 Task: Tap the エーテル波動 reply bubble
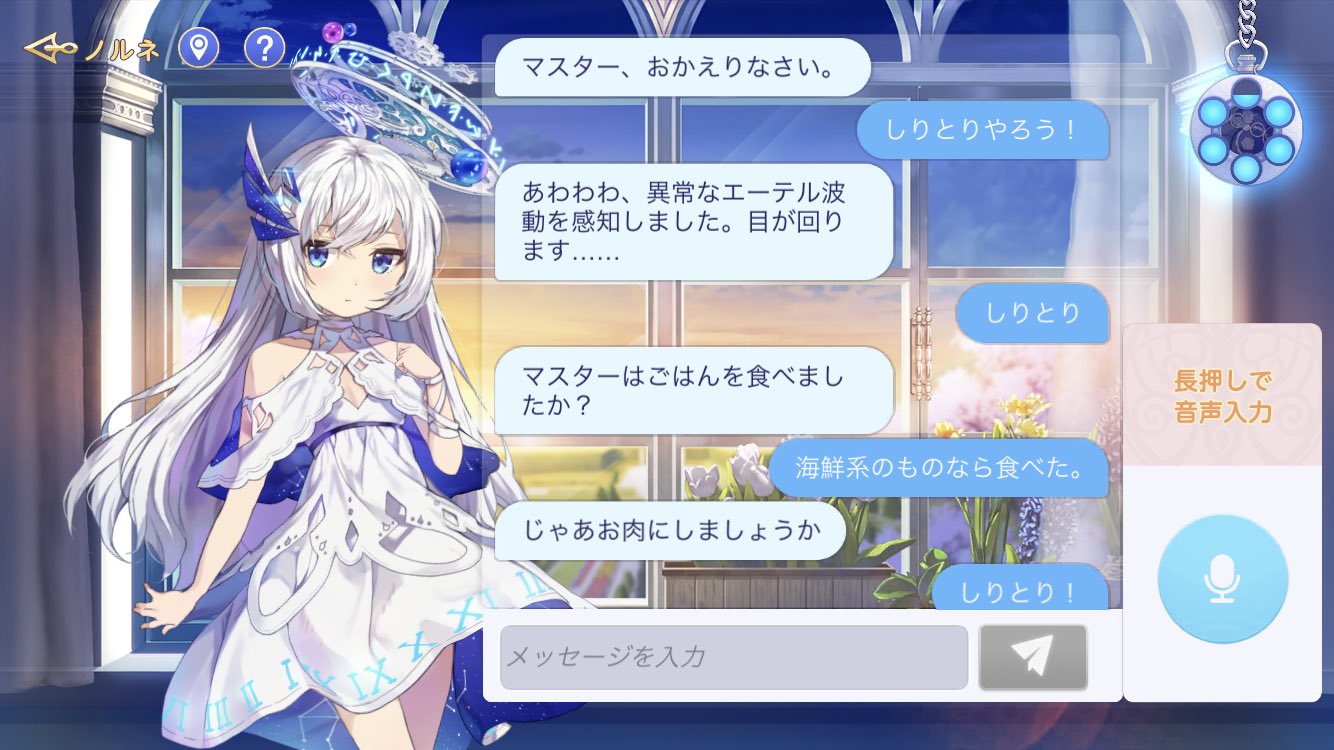pyautogui.click(x=690, y=223)
